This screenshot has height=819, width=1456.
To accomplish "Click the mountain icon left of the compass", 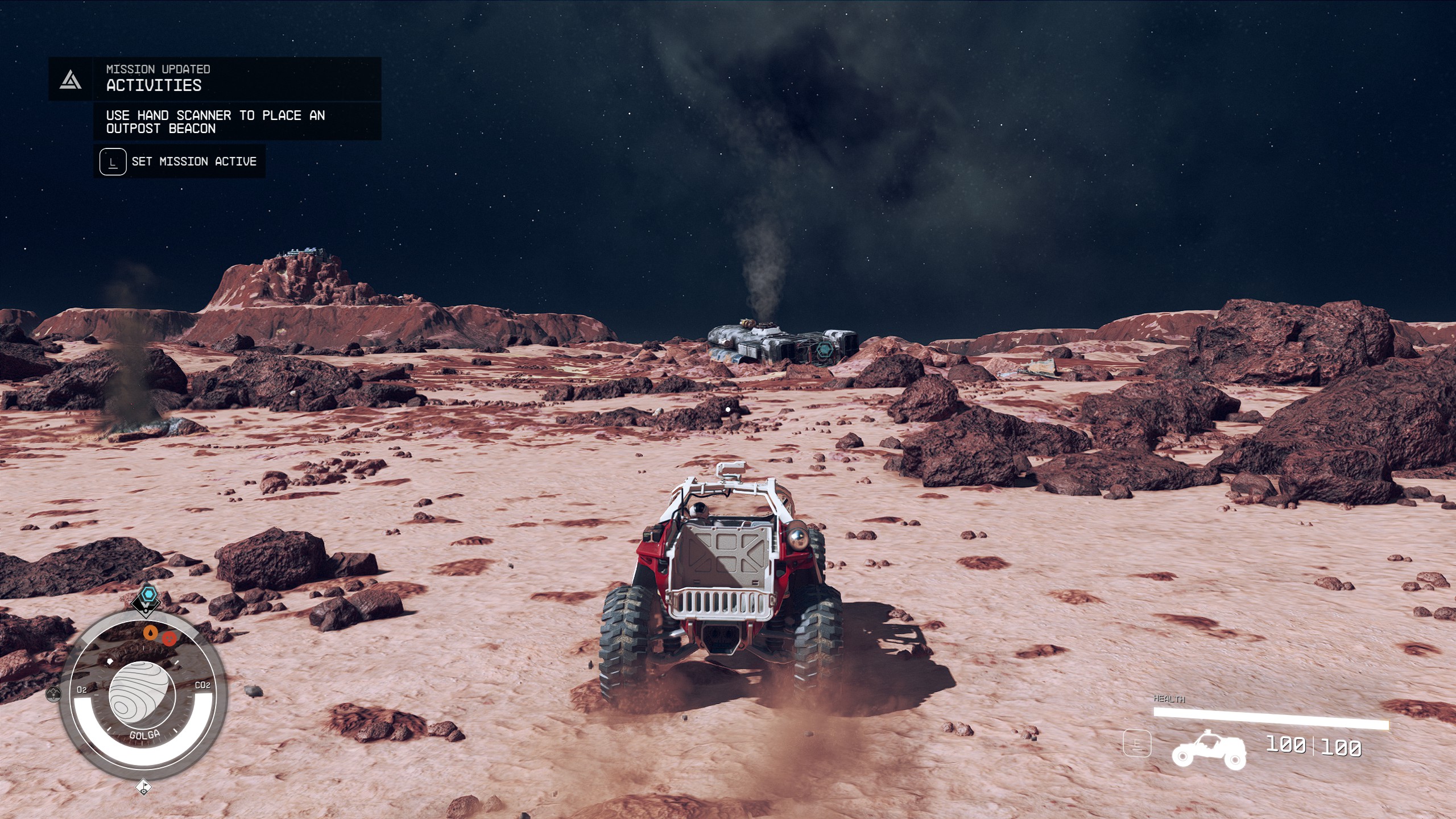I will click(x=53, y=693).
